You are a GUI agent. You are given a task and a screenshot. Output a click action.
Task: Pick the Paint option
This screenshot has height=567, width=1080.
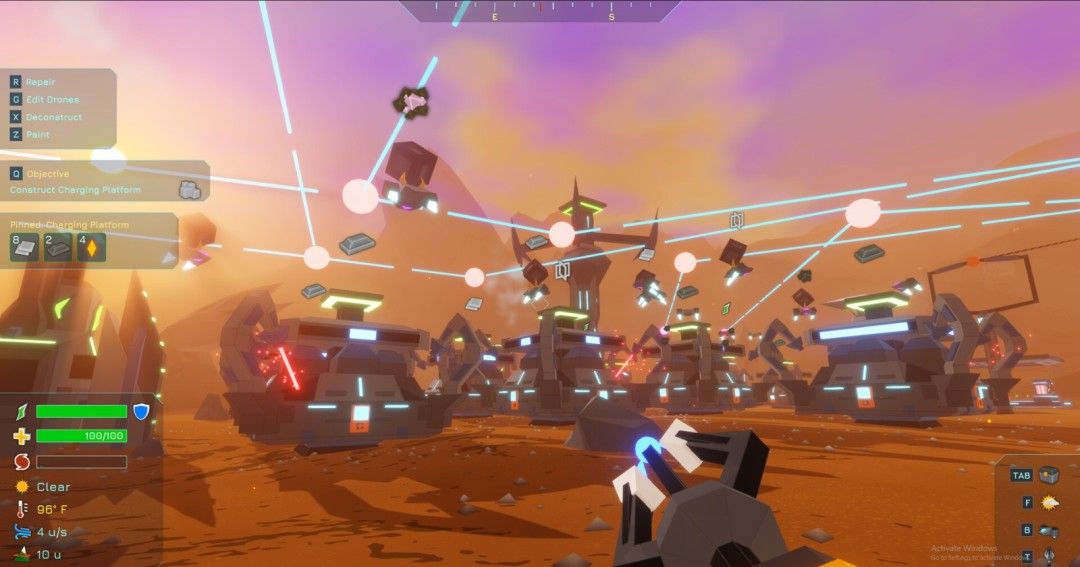pos(38,134)
